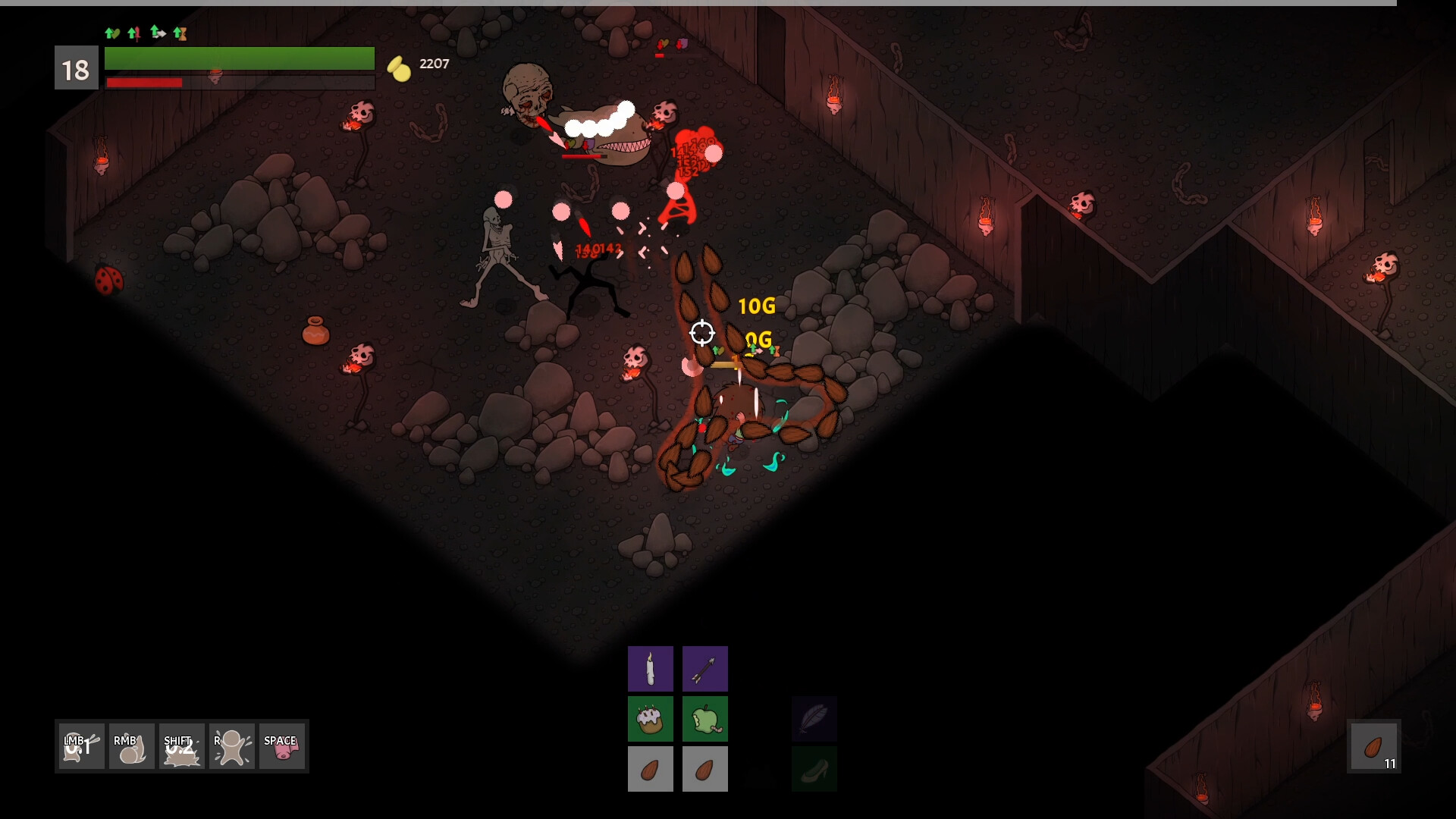Image resolution: width=1456 pixels, height=819 pixels.
Task: Select the green shoe inventory slot
Action: (814, 768)
